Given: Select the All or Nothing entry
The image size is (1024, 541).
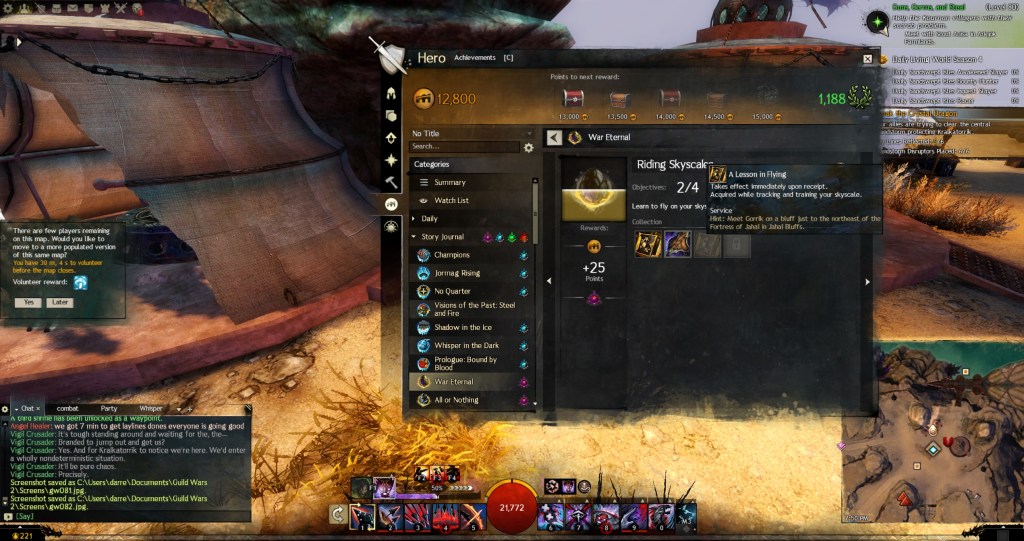Looking at the screenshot, I should (456, 400).
